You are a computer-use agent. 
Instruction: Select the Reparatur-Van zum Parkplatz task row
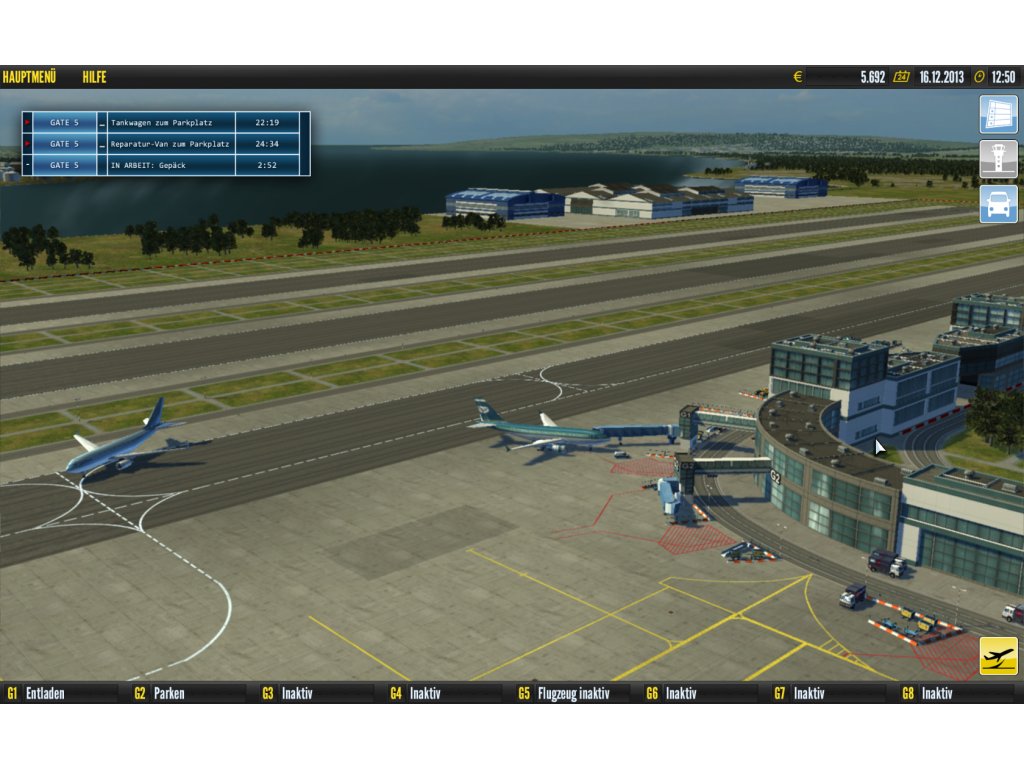point(170,144)
